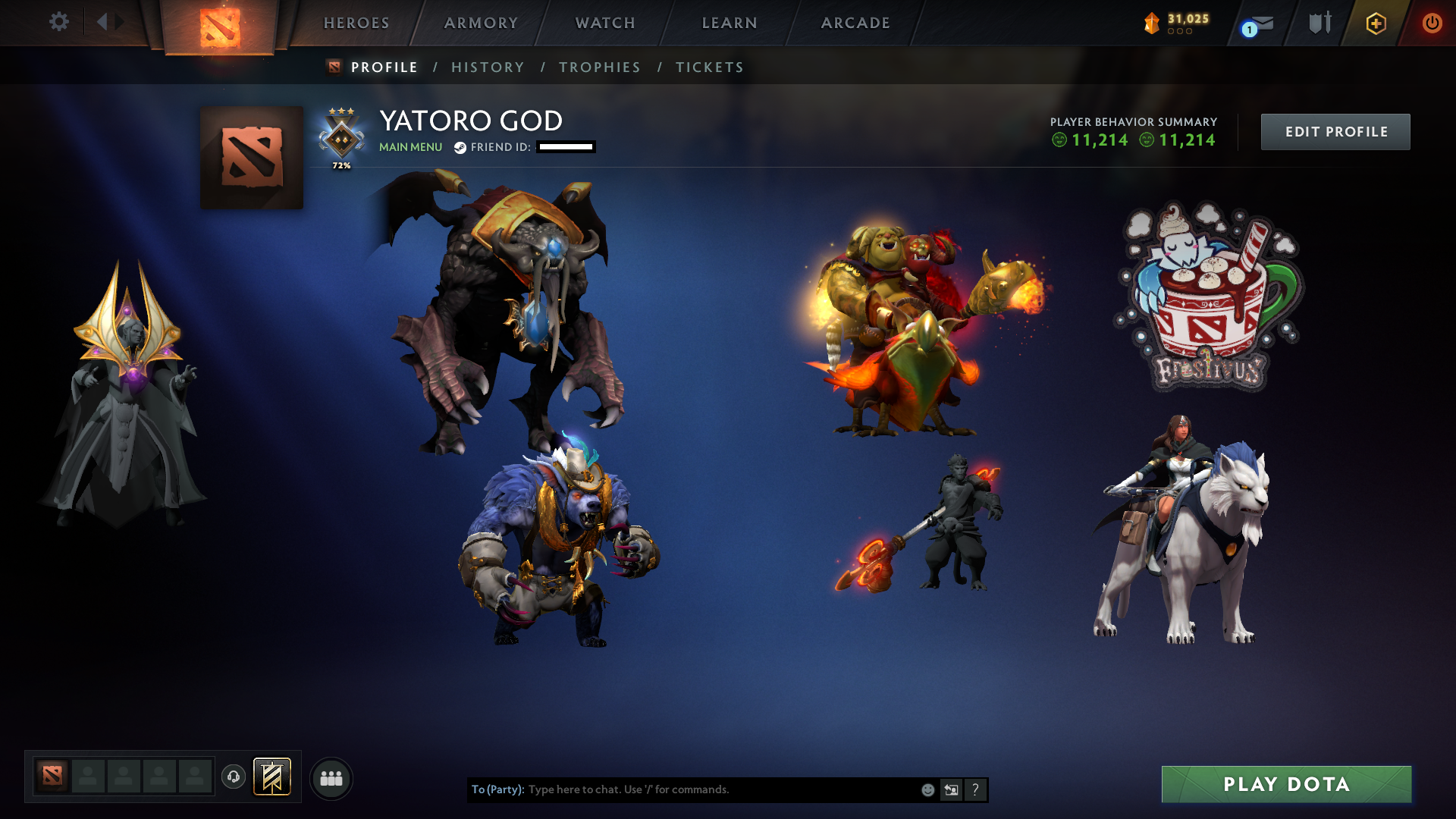Viewport: 1456px width, 819px height.
Task: Click the red power button
Action: click(1433, 23)
